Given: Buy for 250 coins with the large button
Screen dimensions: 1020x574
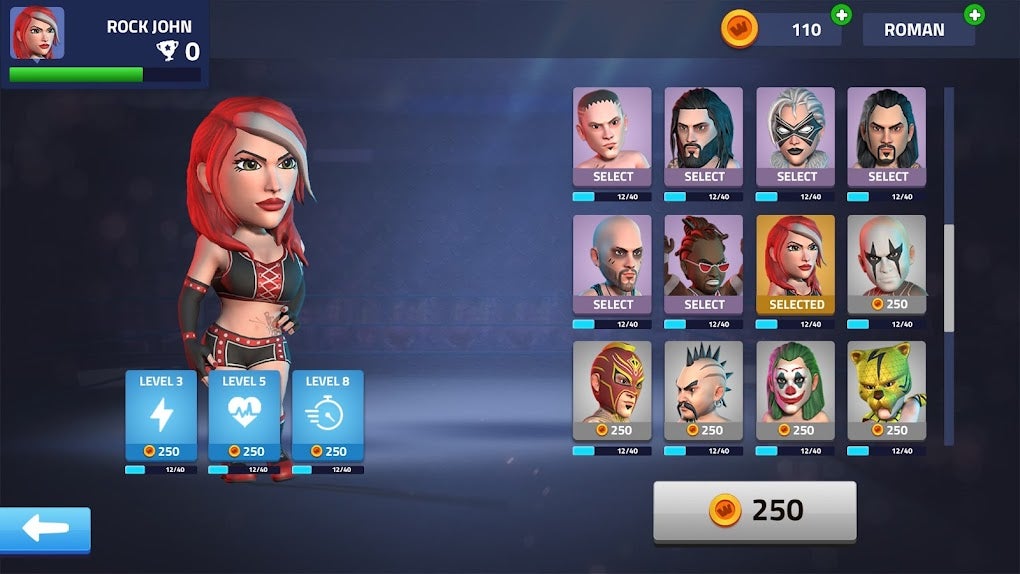Looking at the screenshot, I should click(x=755, y=510).
